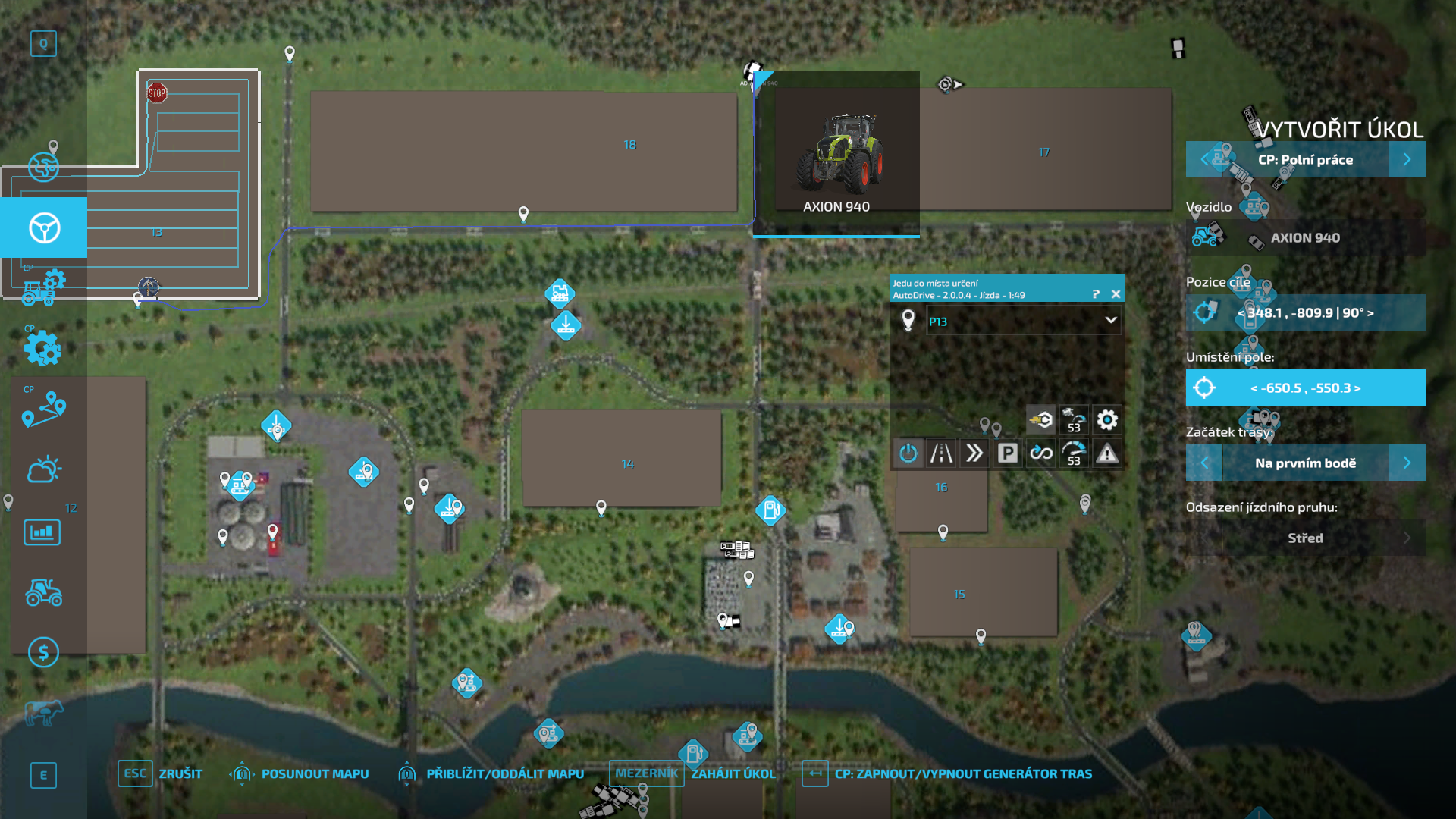Open AutoDrive help question mark
This screenshot has width=1456, height=819.
[1096, 294]
